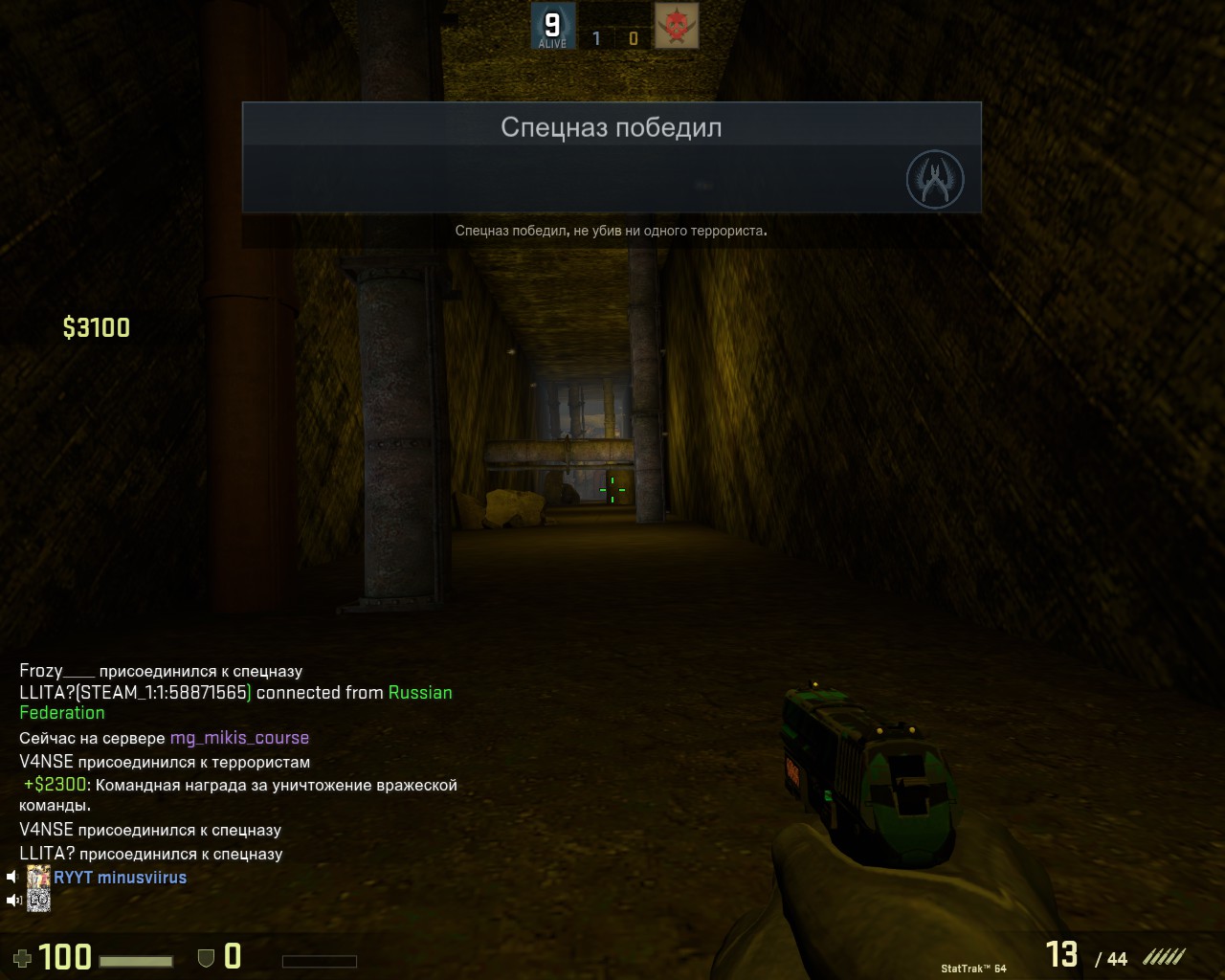This screenshot has height=980, width=1225.
Task: Click the Counter-Terrorist team icon on the scoreboard
Action: (552, 26)
